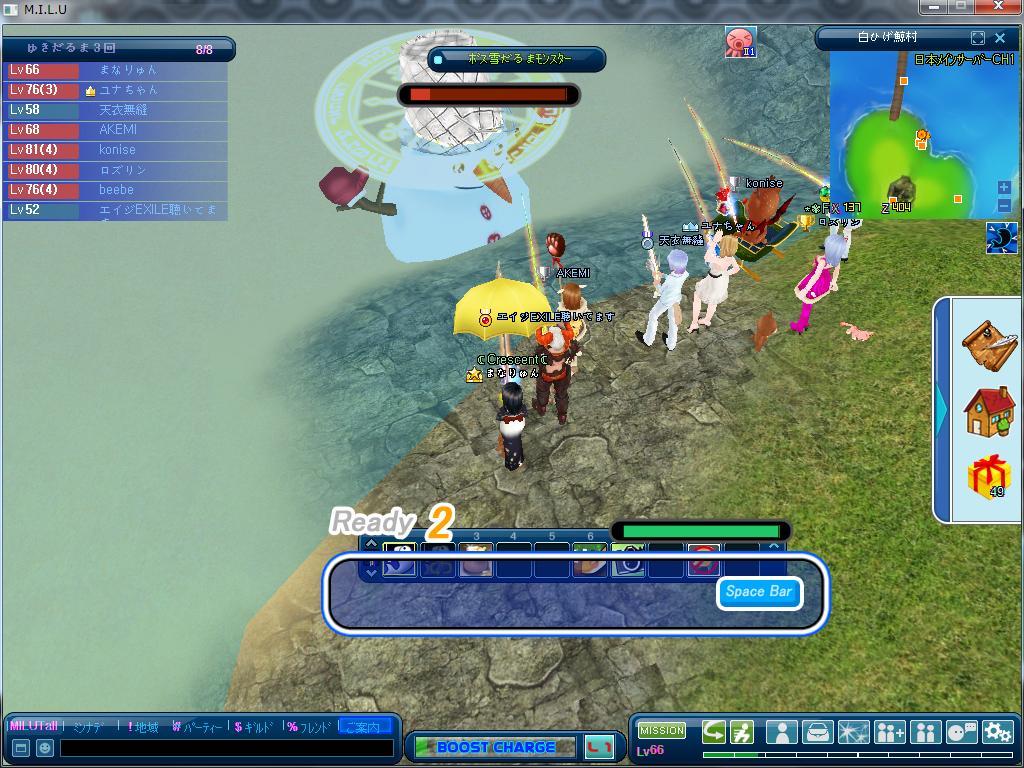Activate the BOOST CHARGE button
Viewport: 1024px width, 768px height.
coord(495,747)
